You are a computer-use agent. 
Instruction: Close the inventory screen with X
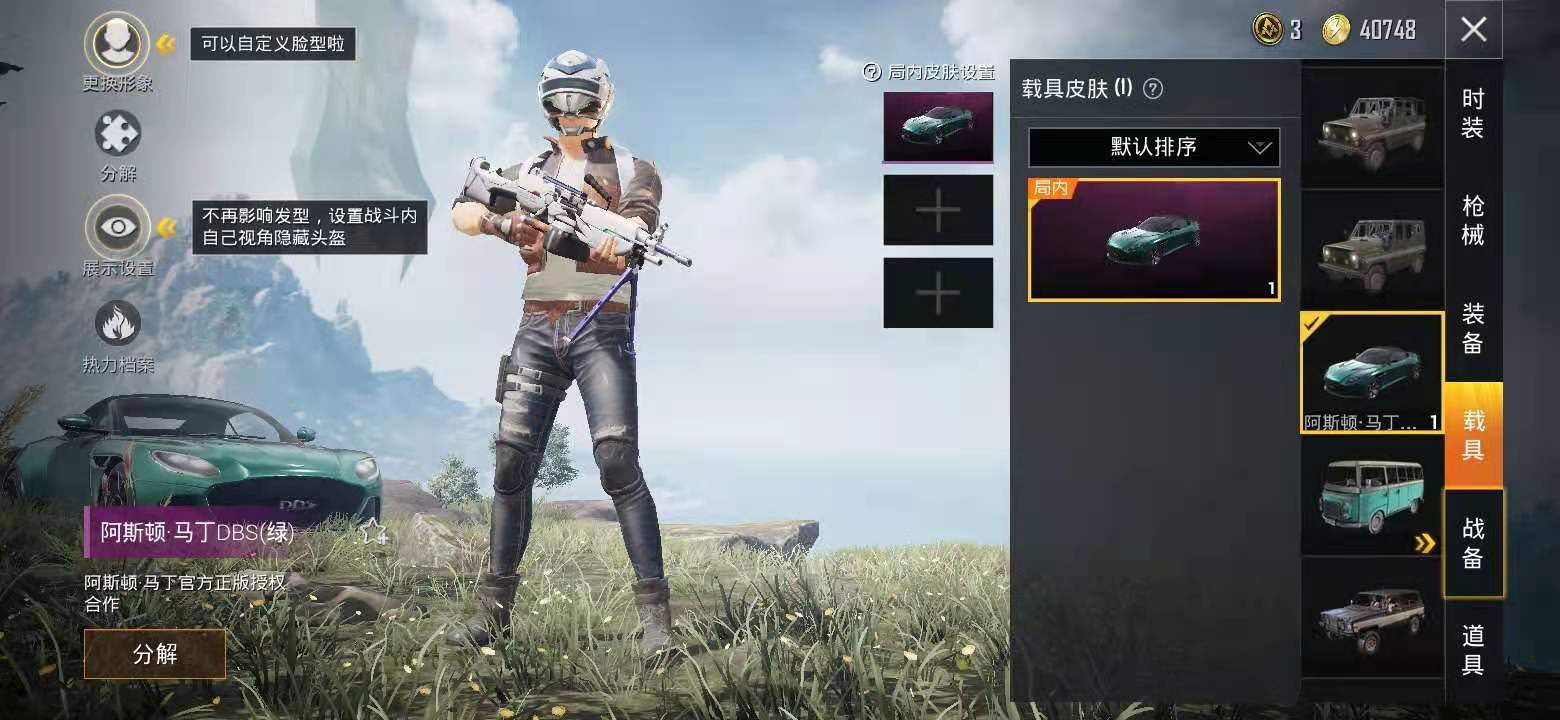pos(1473,30)
